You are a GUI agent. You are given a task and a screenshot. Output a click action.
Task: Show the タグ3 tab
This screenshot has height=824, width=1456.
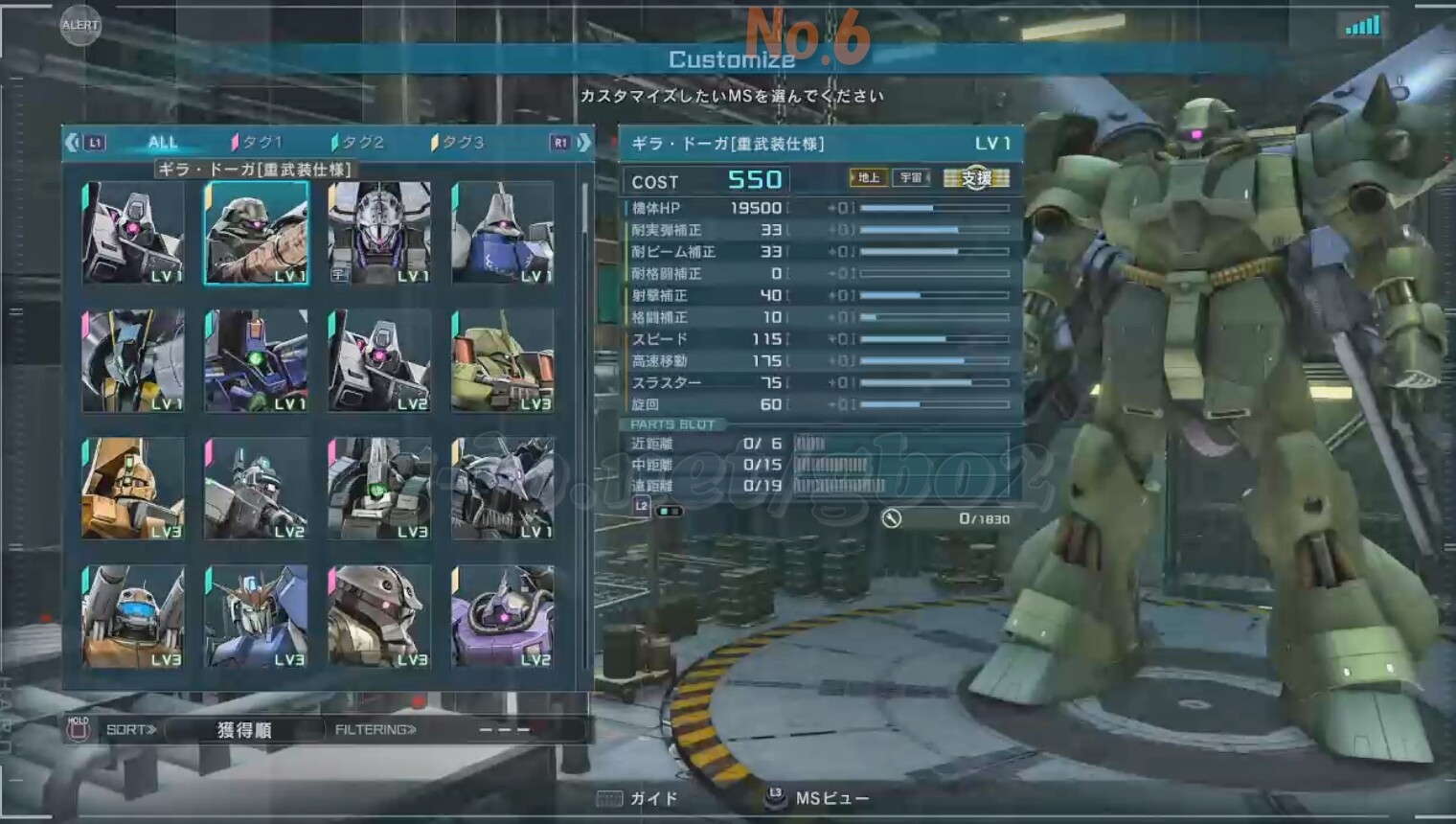point(460,143)
